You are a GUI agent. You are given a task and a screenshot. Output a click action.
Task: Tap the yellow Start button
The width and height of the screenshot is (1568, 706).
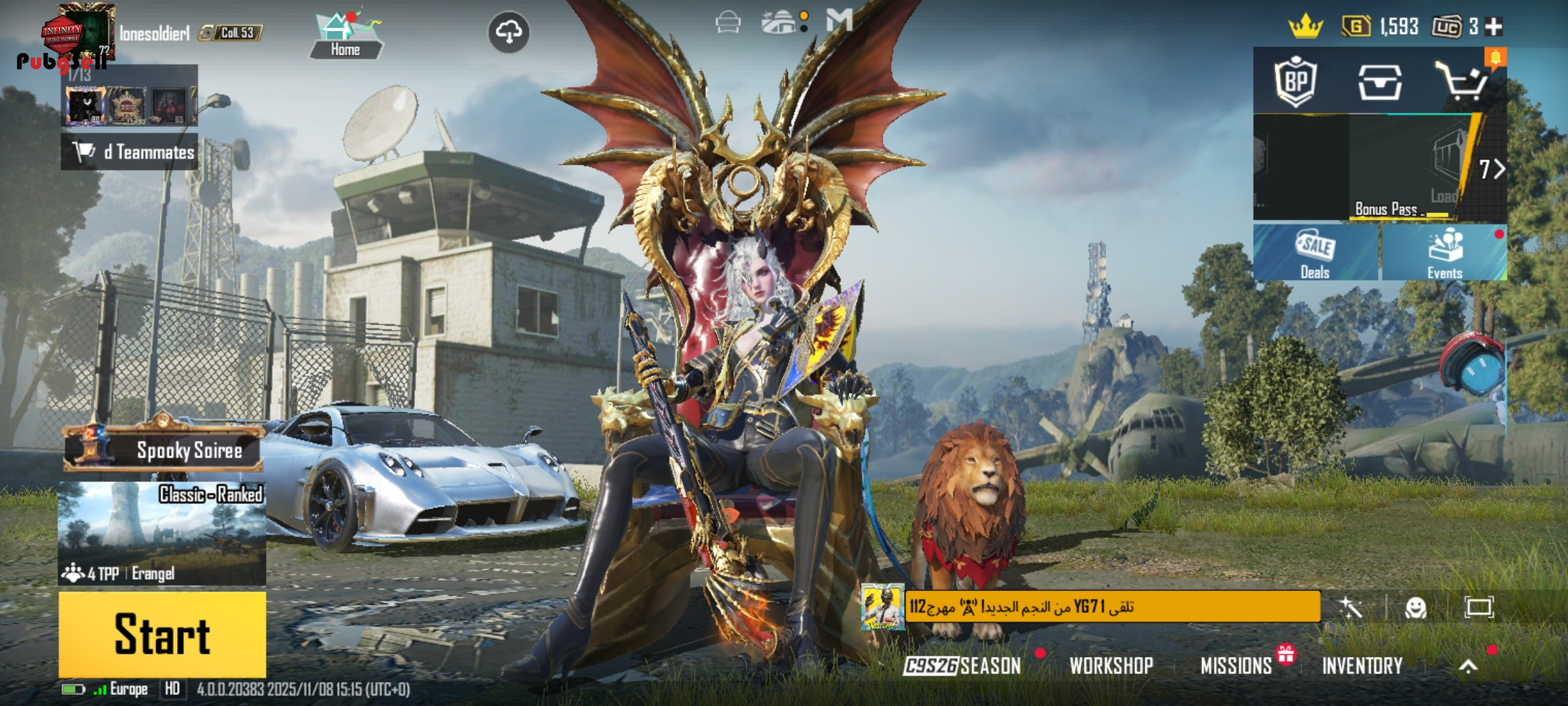tap(162, 633)
